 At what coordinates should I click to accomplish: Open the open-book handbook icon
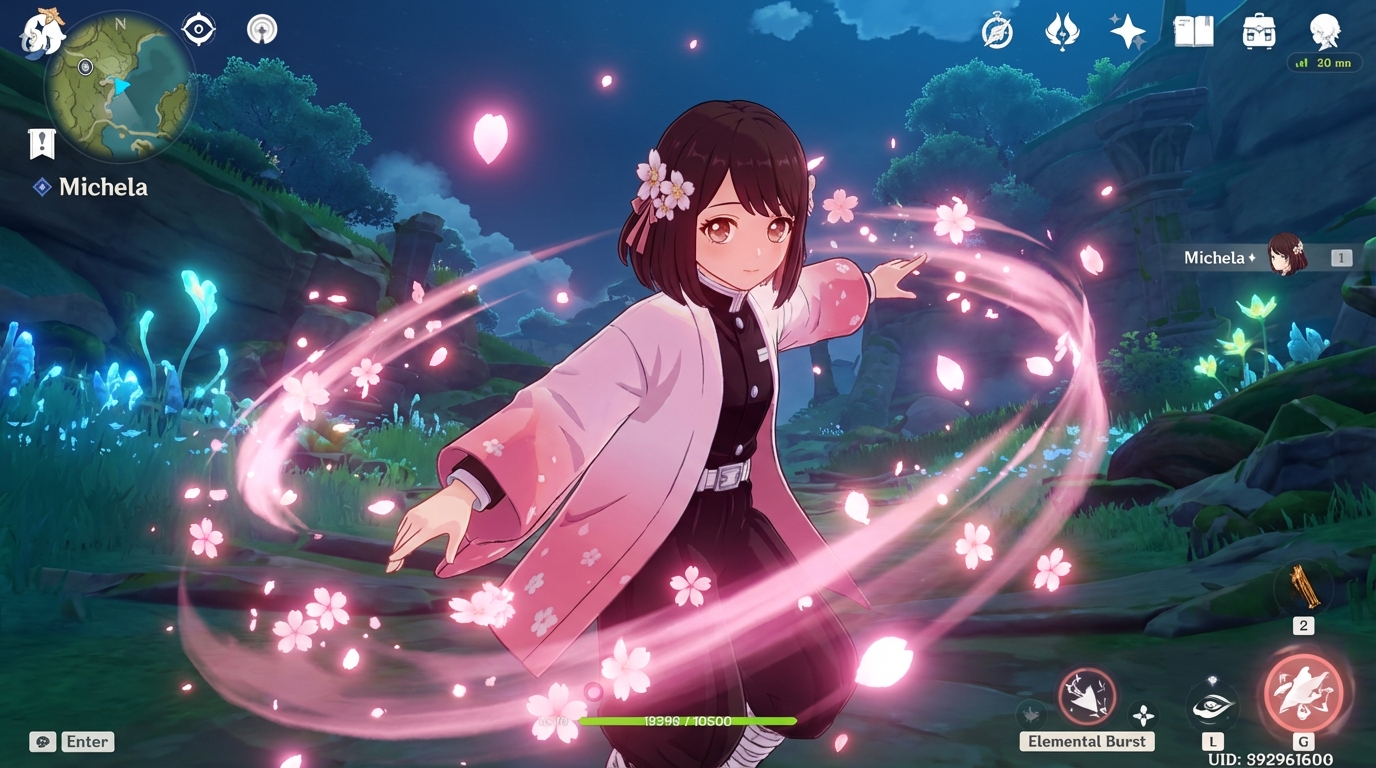pyautogui.click(x=1193, y=32)
